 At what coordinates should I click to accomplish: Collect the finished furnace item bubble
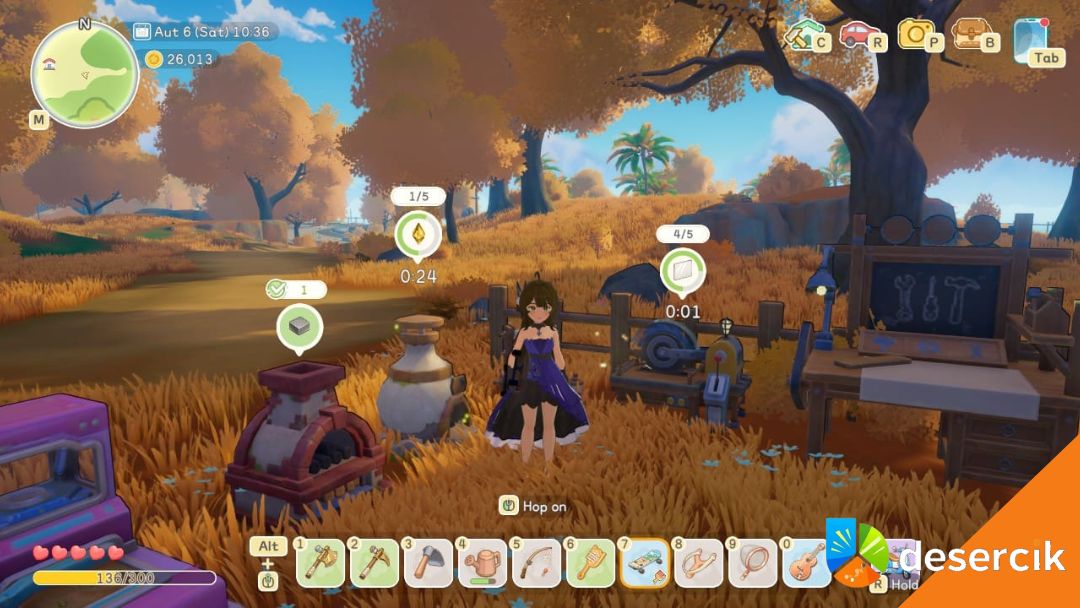point(299,327)
